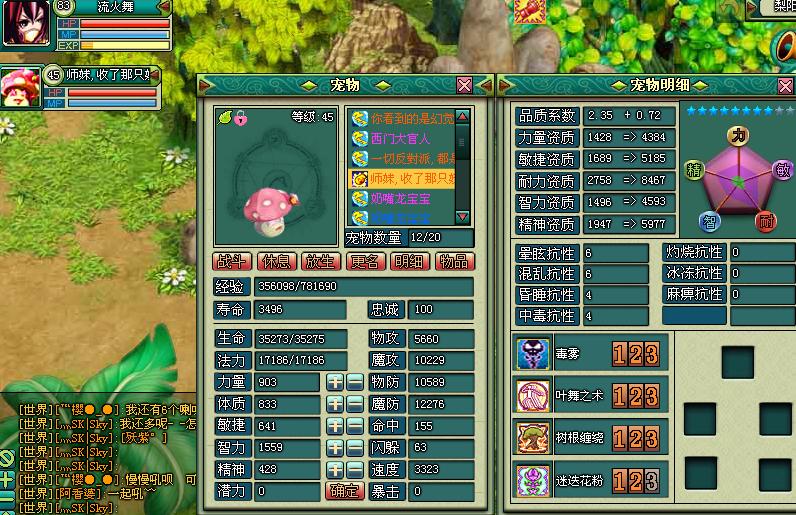
Task: Open the pet 物品 items button
Action: 453,261
